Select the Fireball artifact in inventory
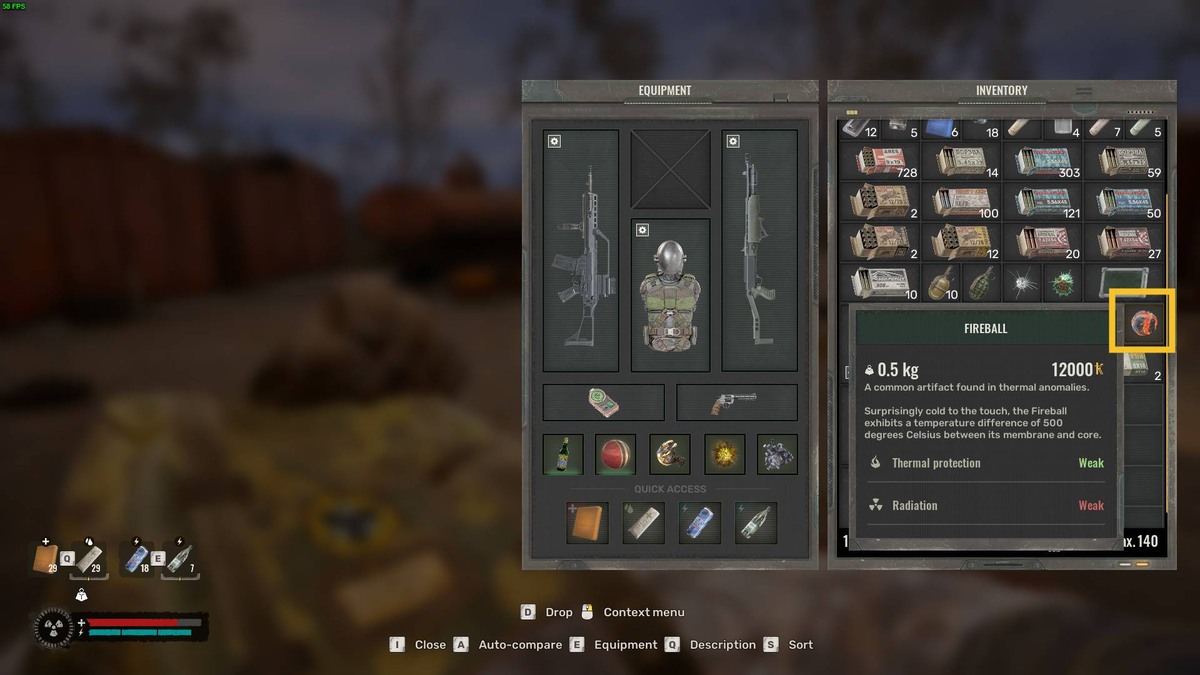The width and height of the screenshot is (1200, 675). point(1143,322)
